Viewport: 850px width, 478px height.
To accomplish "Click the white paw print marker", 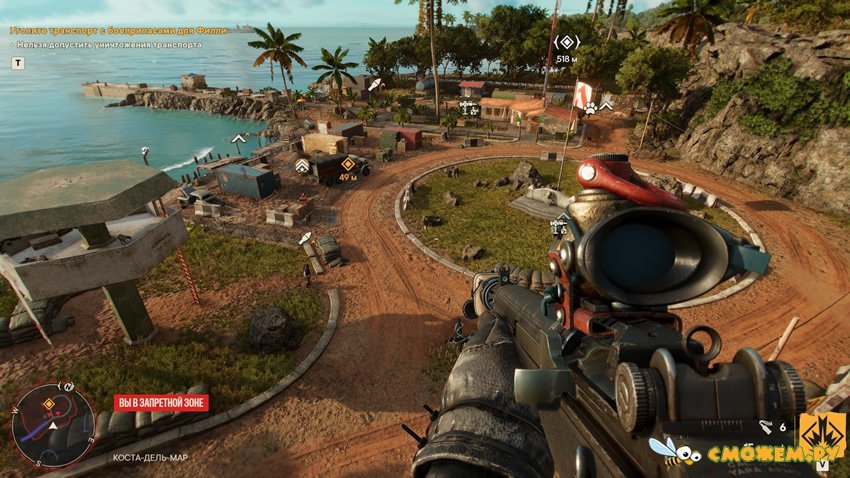I will 591,107.
